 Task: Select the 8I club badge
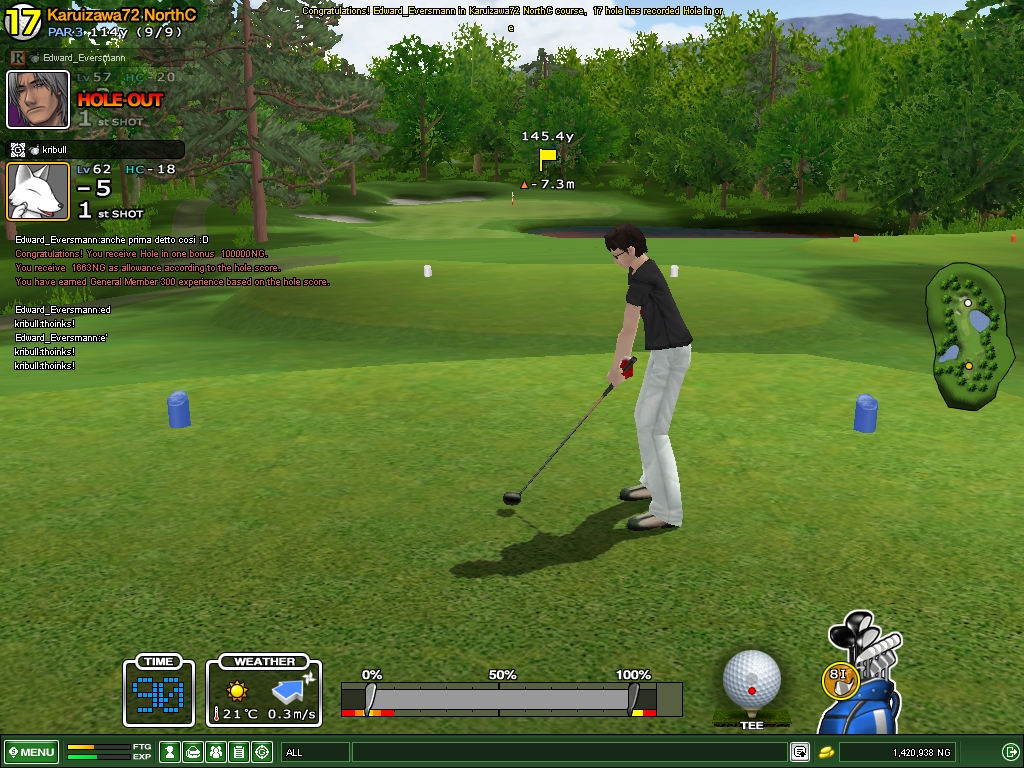(840, 677)
